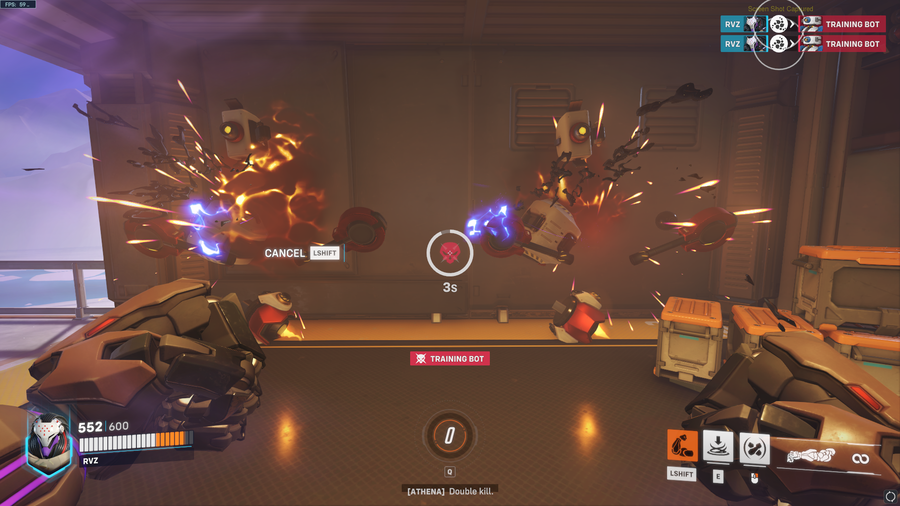Open the Doomfist hero portrait

(48, 441)
